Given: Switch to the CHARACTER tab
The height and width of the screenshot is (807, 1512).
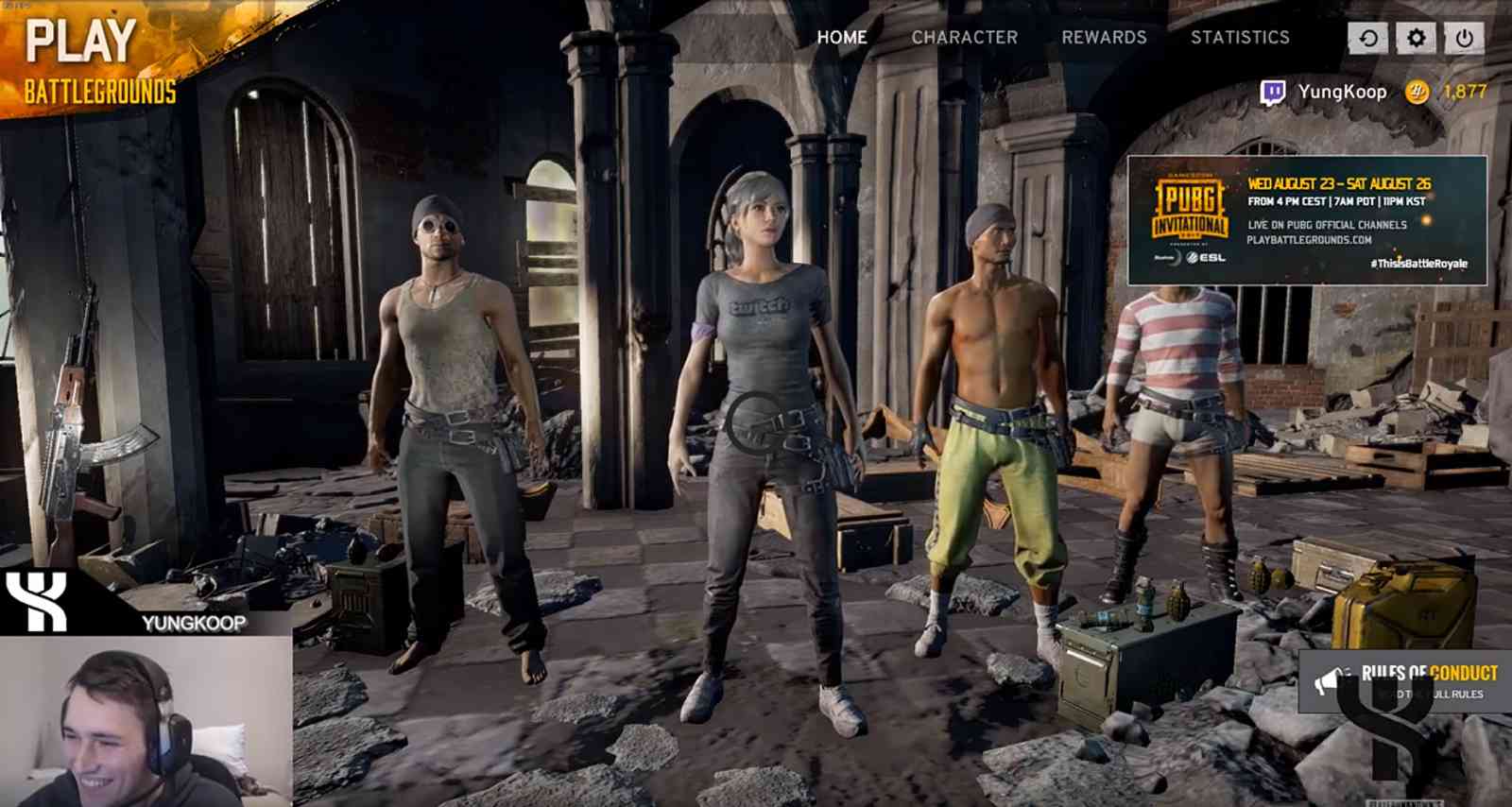Looking at the screenshot, I should click(964, 38).
